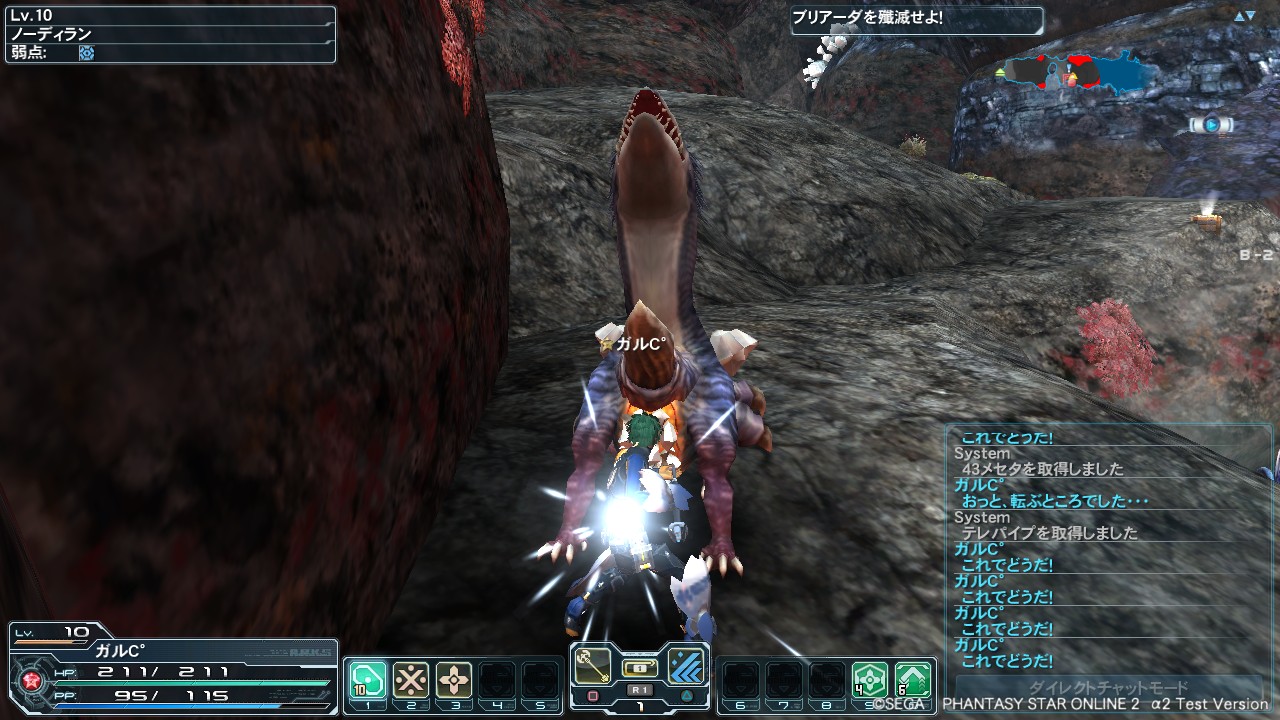The height and width of the screenshot is (720, 1280).
Task: Open the quest objective banner
Action: coord(916,20)
